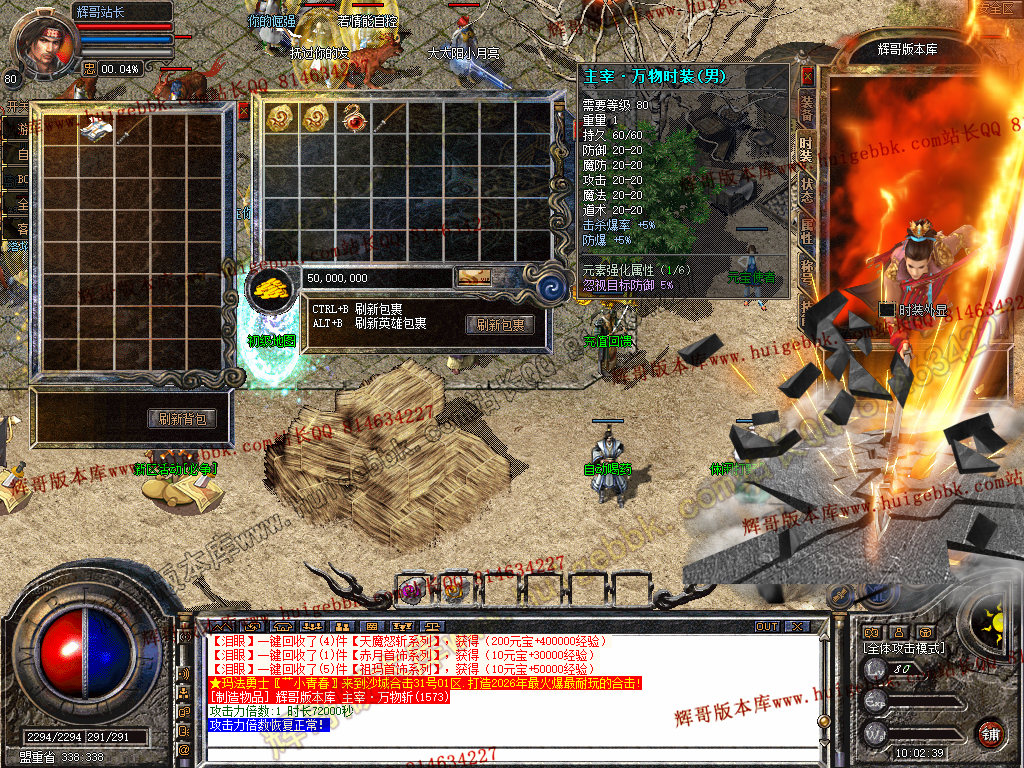Click the OUT button above chat
1024x768 pixels.
pos(766,626)
